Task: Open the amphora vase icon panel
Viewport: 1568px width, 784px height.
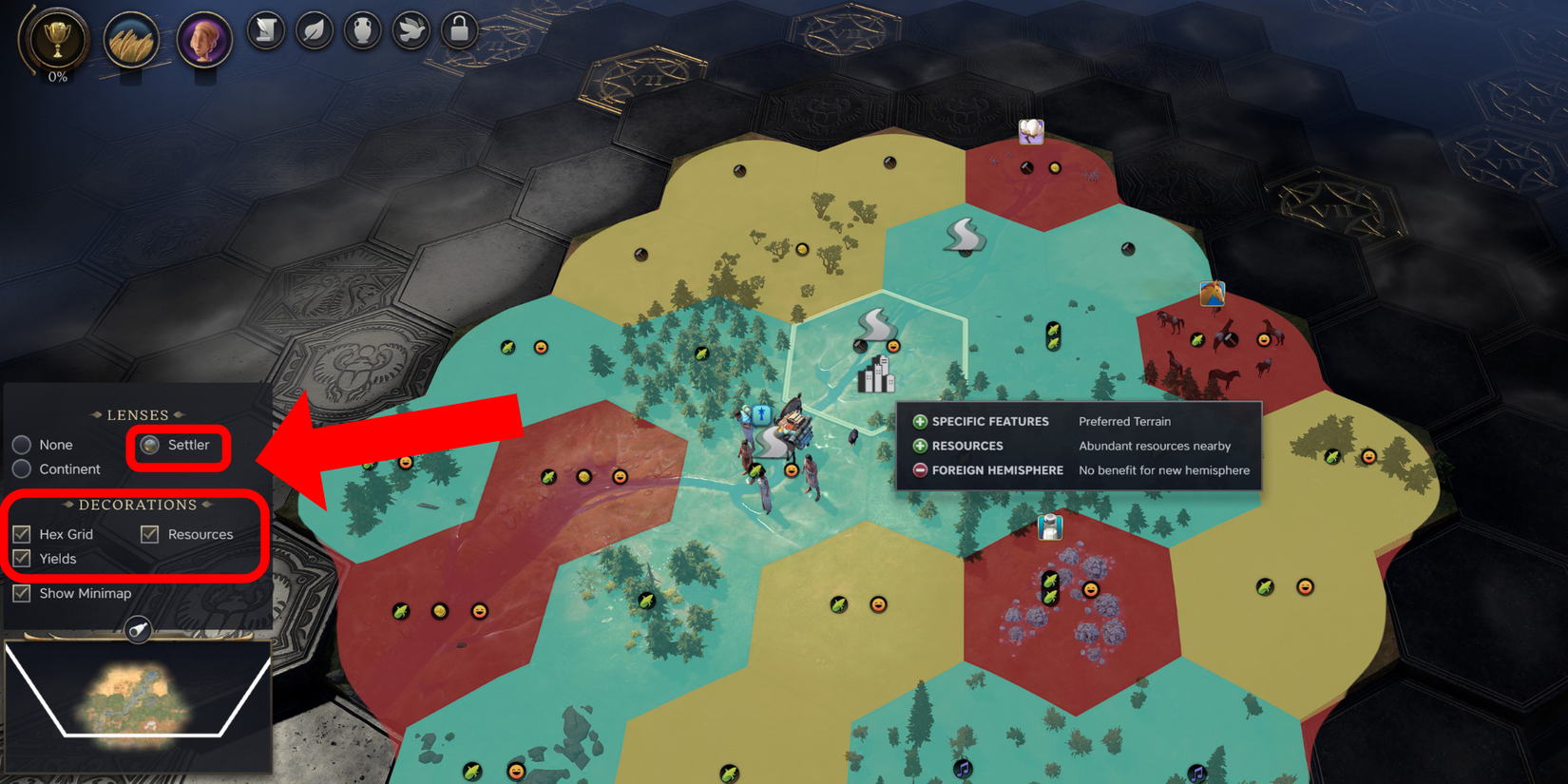Action: pos(362,29)
